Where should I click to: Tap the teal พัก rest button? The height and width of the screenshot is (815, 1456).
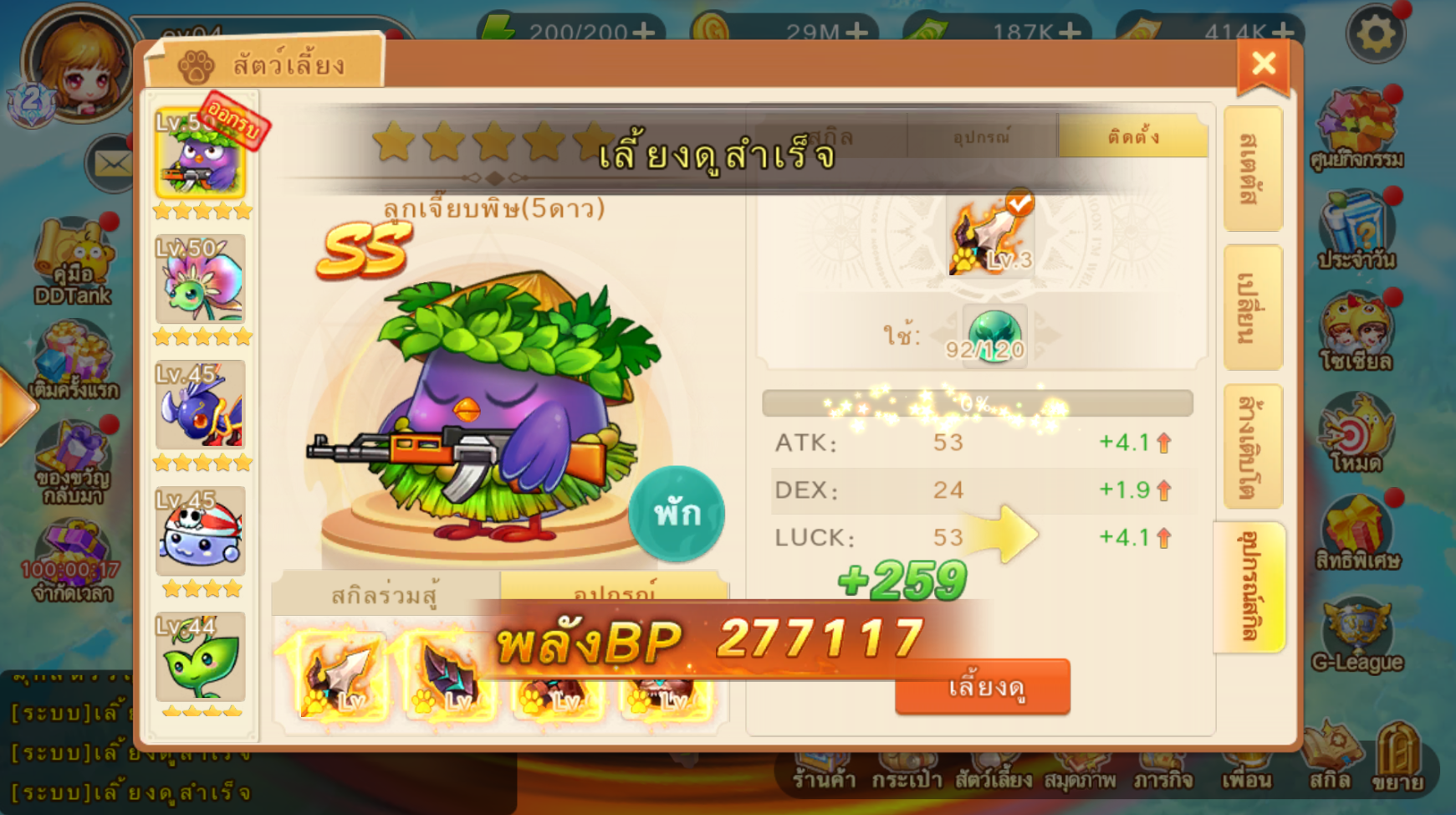[677, 513]
